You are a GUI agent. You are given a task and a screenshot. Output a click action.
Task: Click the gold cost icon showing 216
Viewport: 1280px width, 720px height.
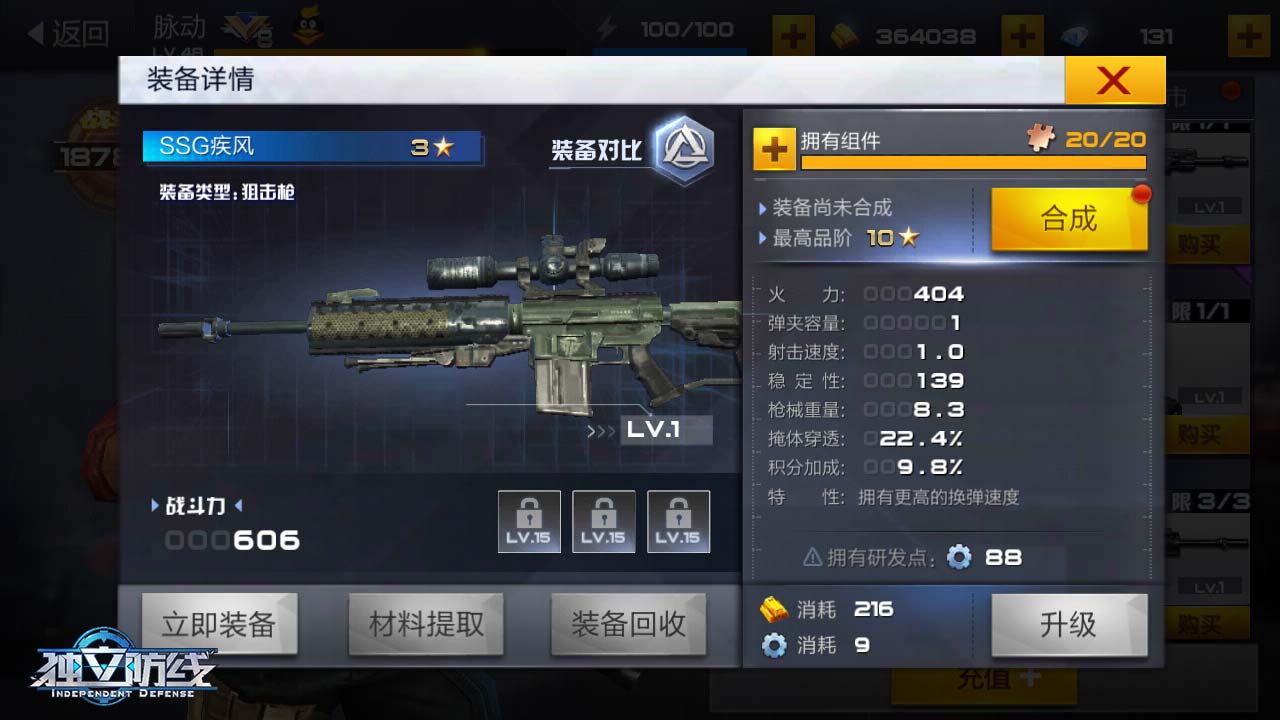point(771,609)
